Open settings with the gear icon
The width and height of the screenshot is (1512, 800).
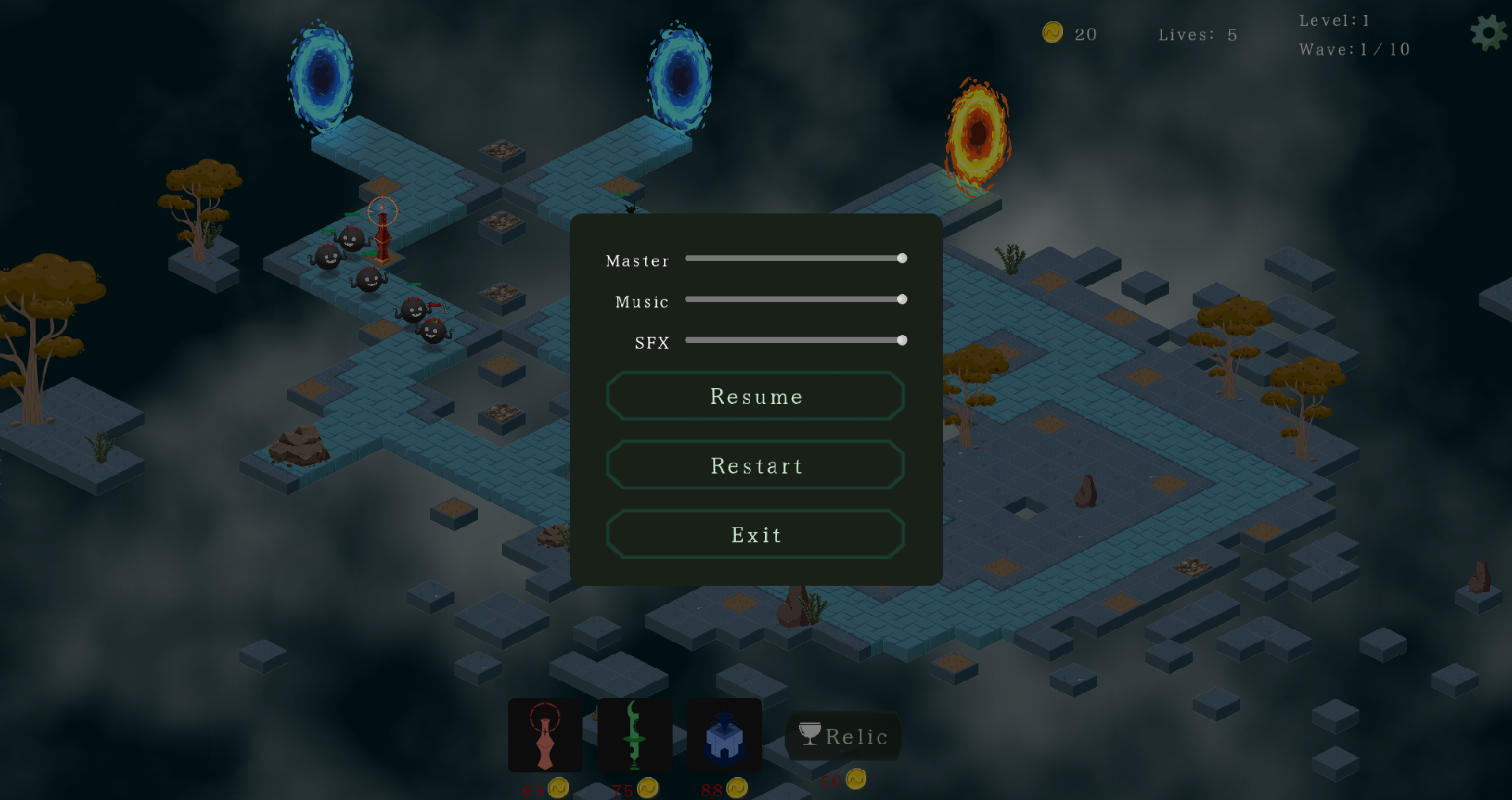[1488, 33]
